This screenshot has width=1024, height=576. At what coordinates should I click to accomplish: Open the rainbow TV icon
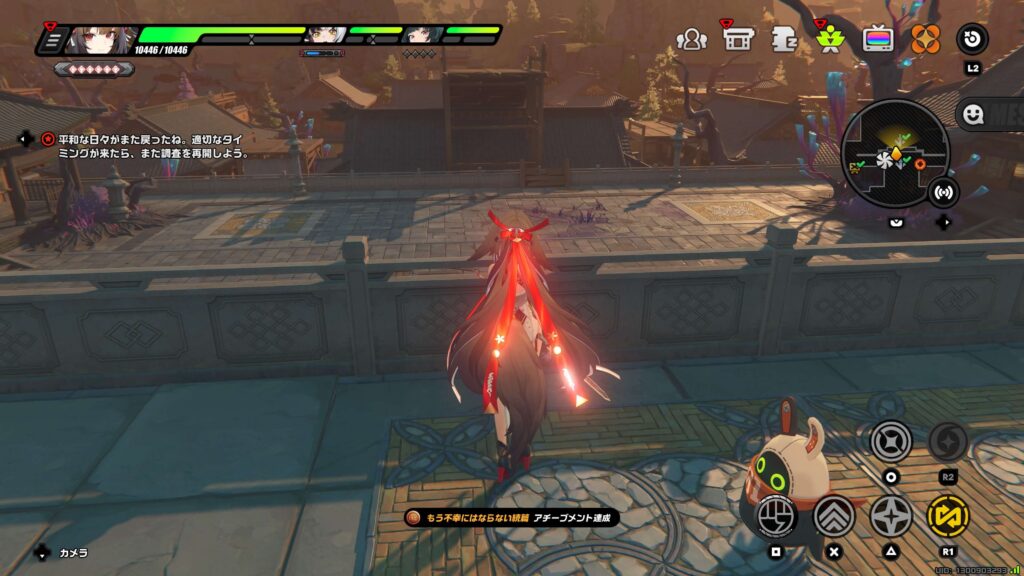[x=878, y=40]
